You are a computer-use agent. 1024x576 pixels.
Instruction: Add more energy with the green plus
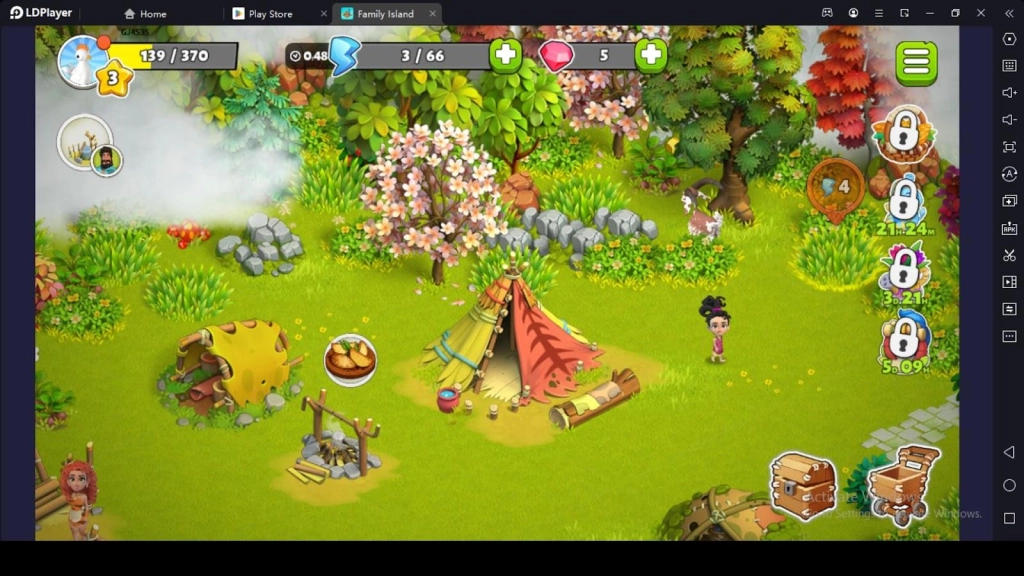coord(506,56)
